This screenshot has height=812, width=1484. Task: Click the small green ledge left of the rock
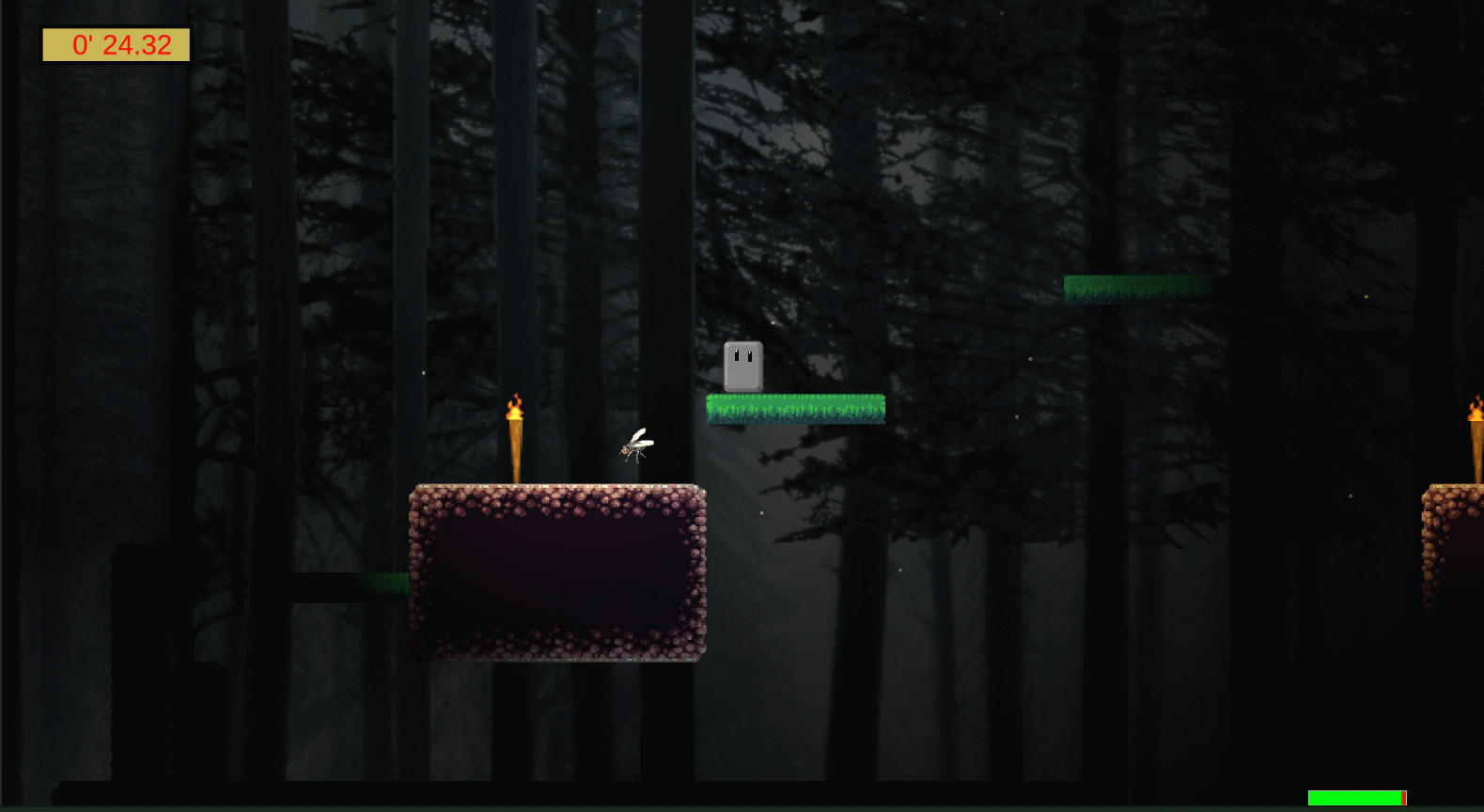pos(385,585)
